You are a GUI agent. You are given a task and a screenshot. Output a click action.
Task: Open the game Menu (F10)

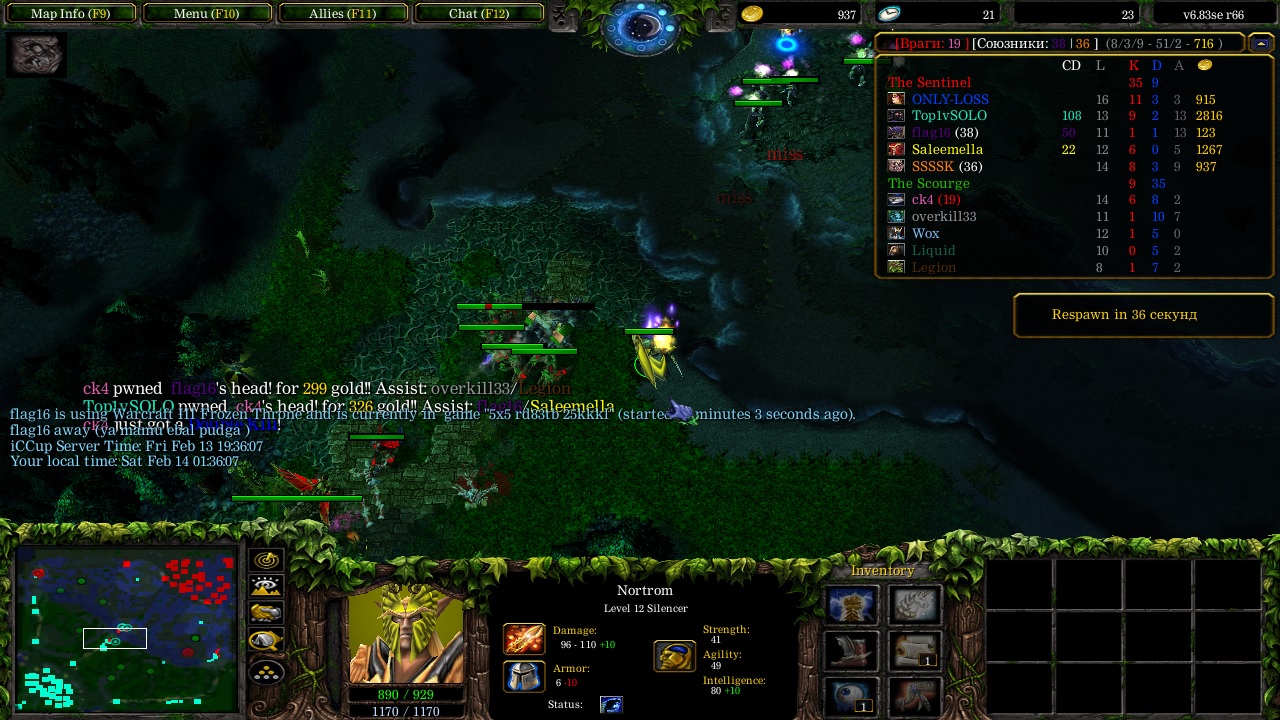pos(207,14)
